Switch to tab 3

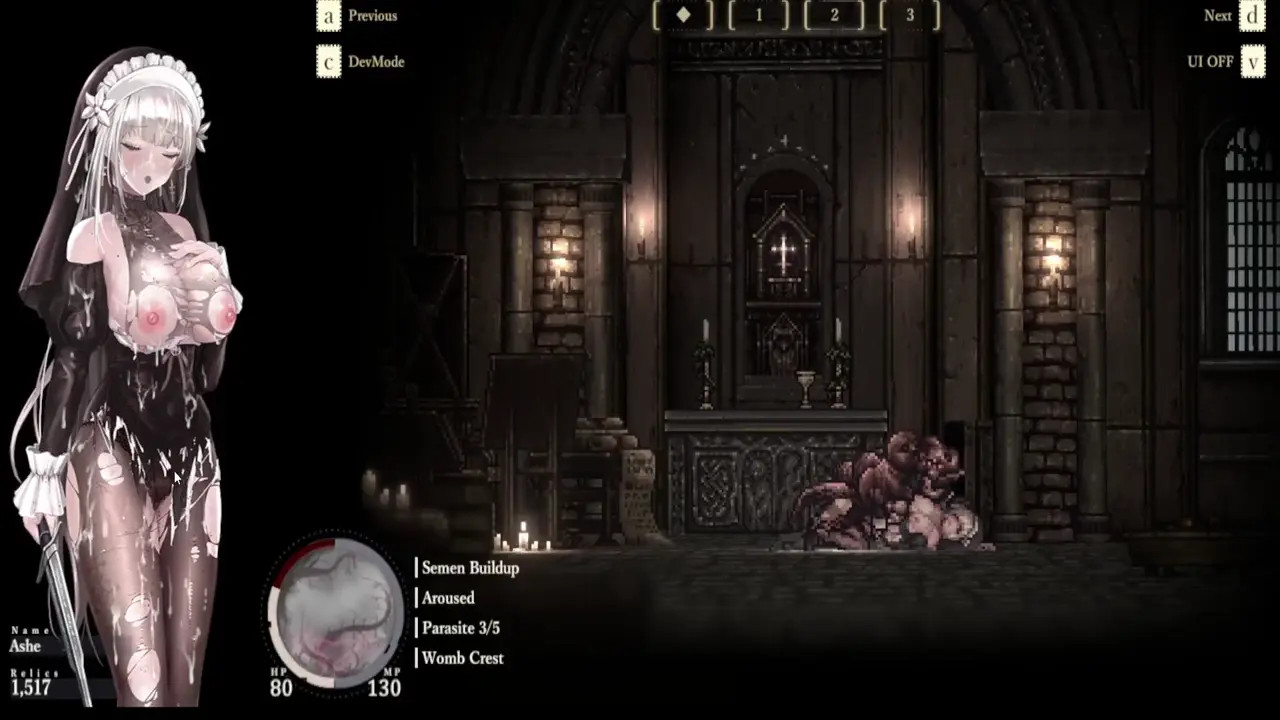click(910, 15)
